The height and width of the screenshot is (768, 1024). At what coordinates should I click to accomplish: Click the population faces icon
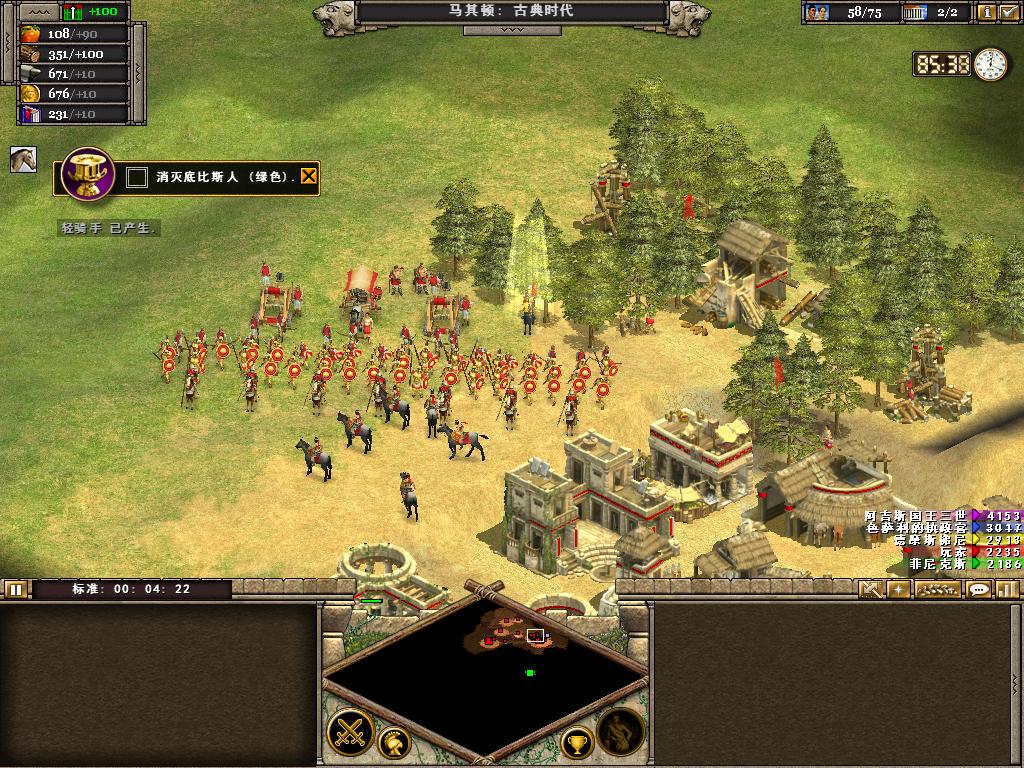point(820,12)
